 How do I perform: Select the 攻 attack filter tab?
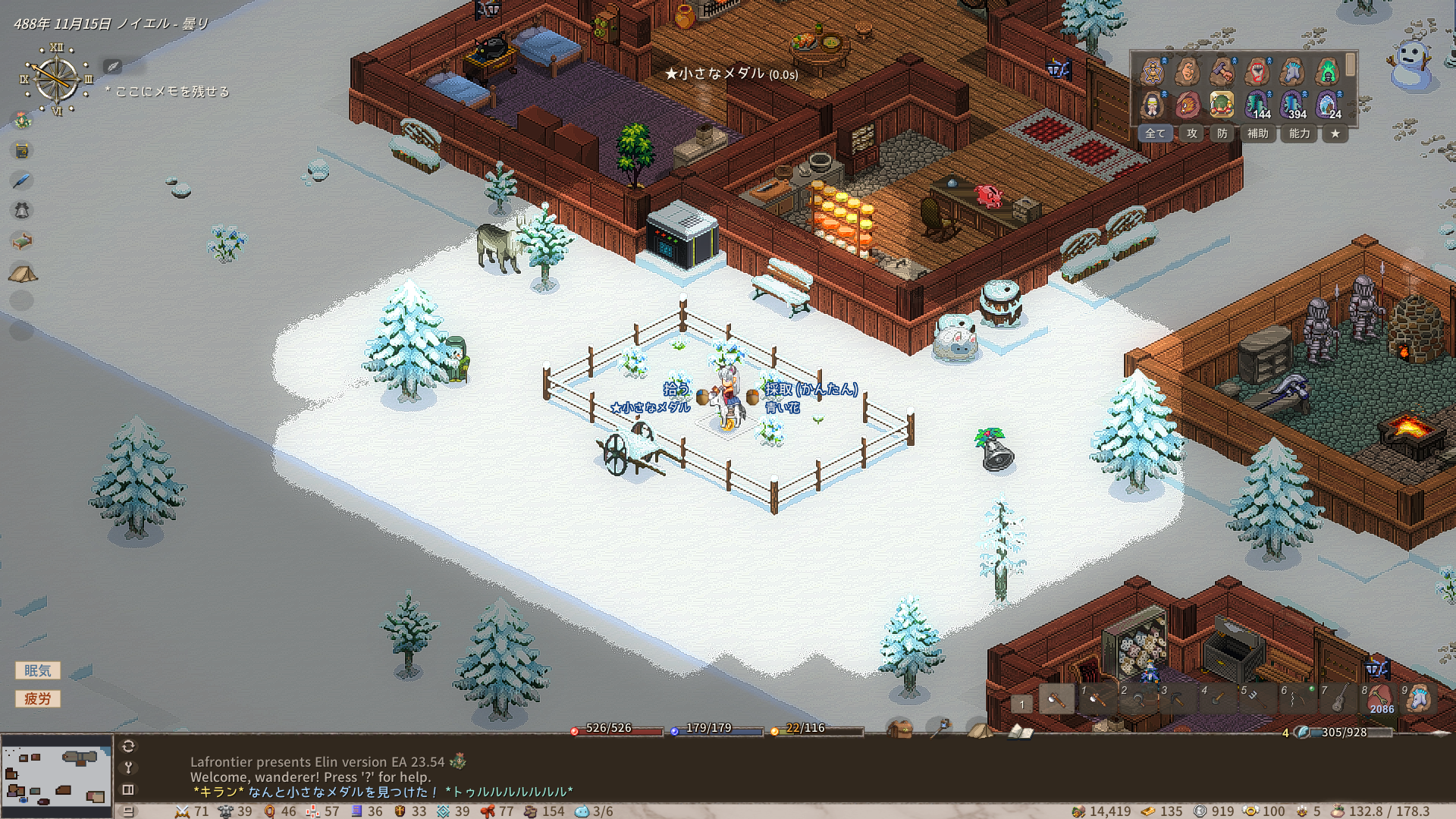tap(1192, 133)
